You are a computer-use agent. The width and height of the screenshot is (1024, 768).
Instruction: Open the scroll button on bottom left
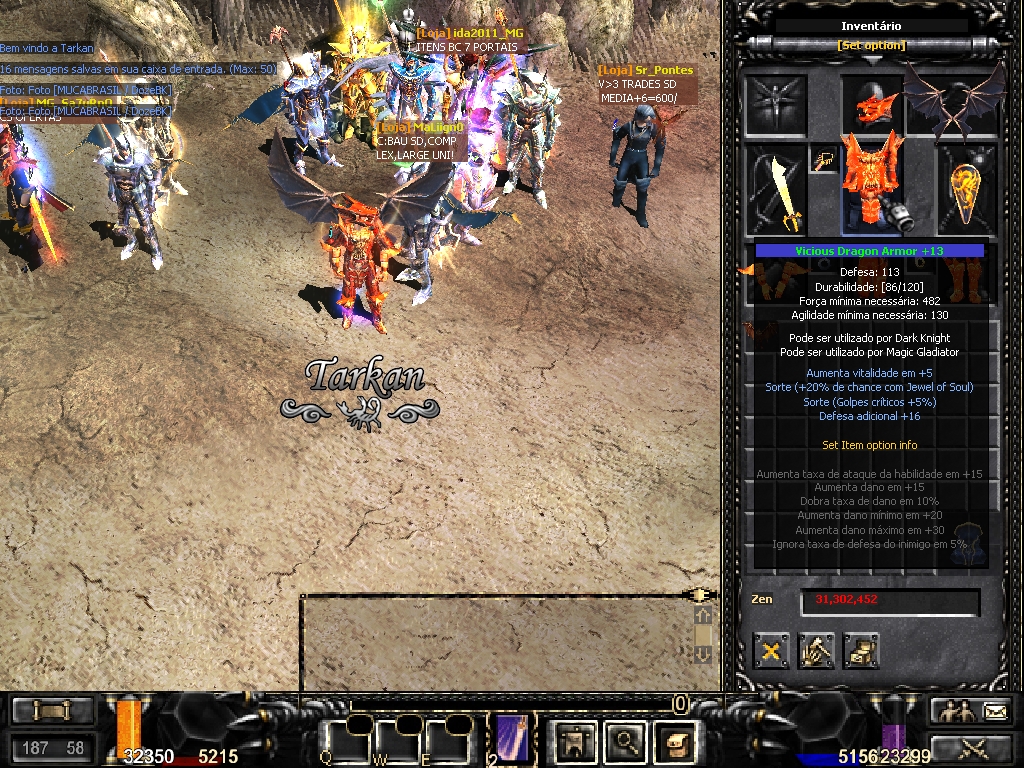coord(52,711)
